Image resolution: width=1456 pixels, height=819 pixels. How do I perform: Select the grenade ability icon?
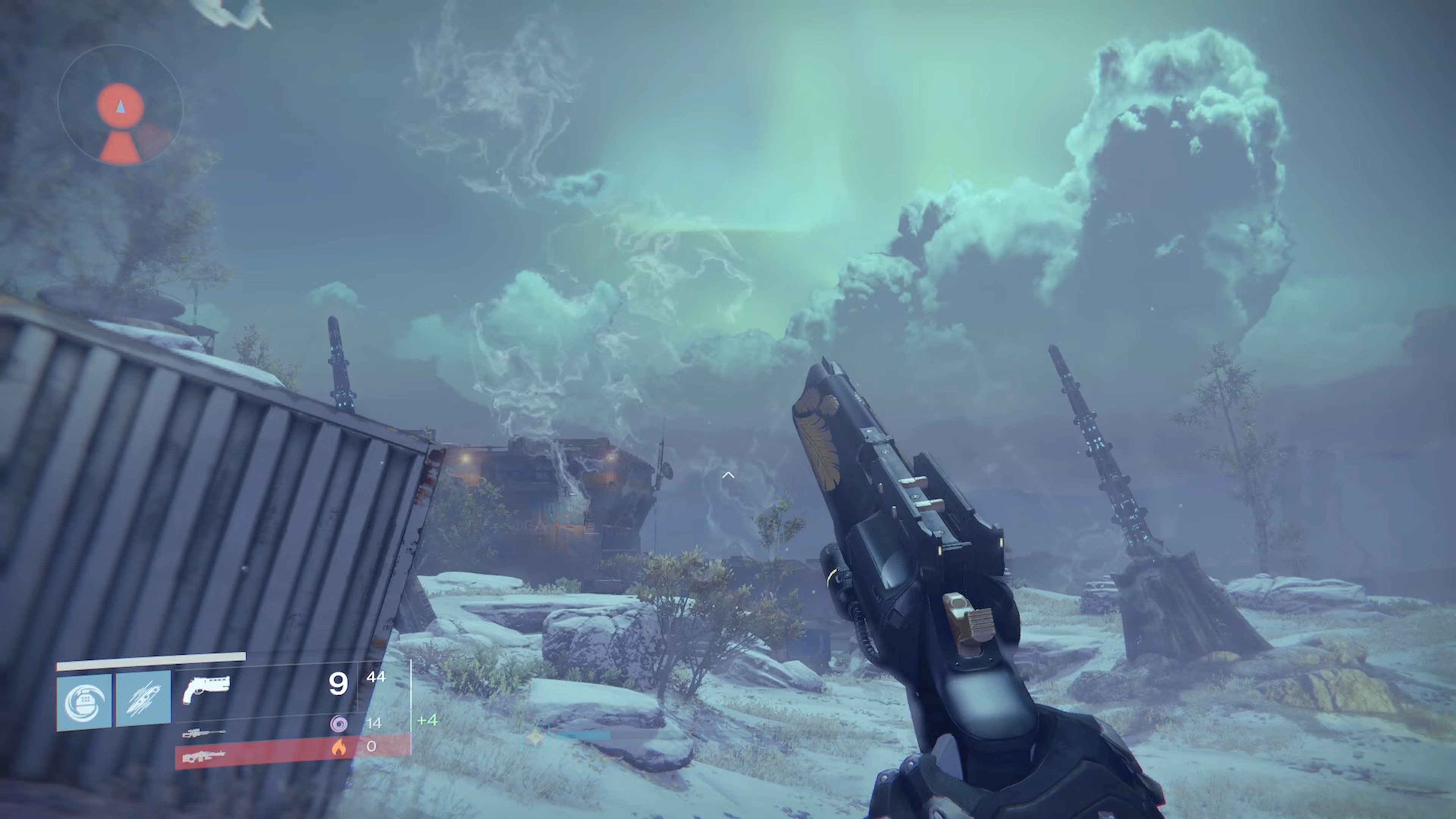tap(85, 699)
